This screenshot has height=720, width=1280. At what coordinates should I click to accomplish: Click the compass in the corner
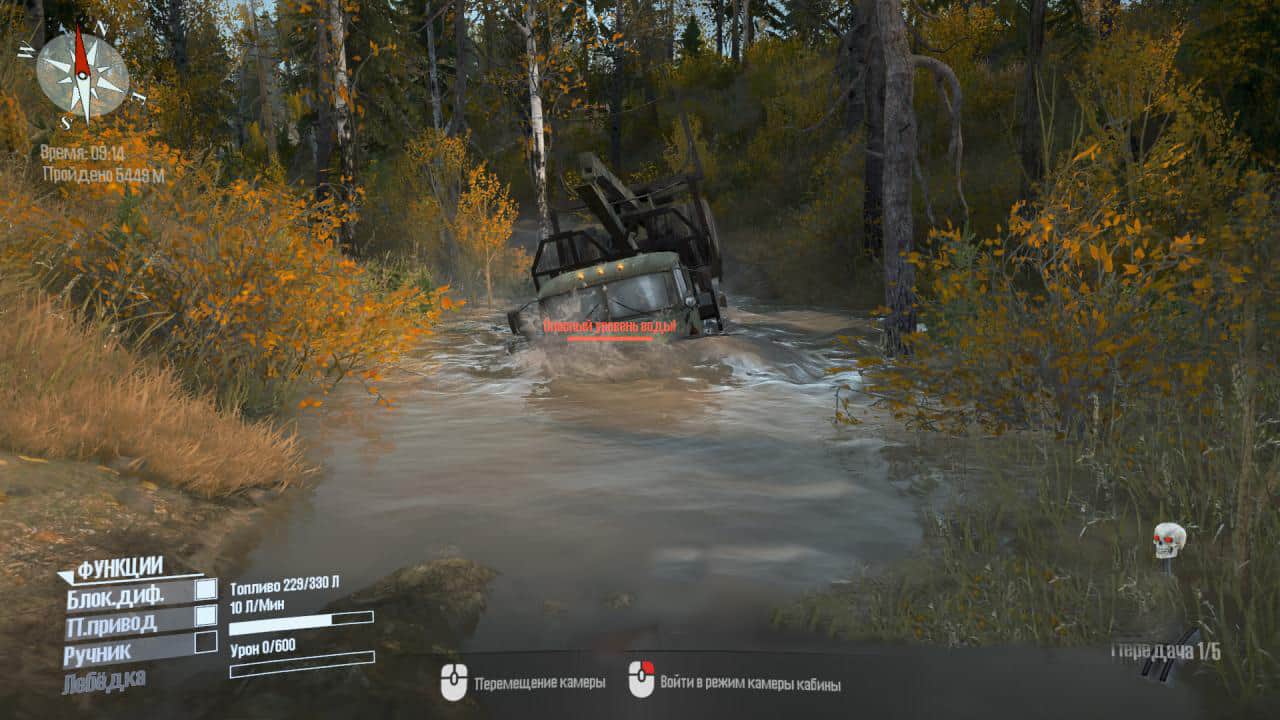coord(82,74)
